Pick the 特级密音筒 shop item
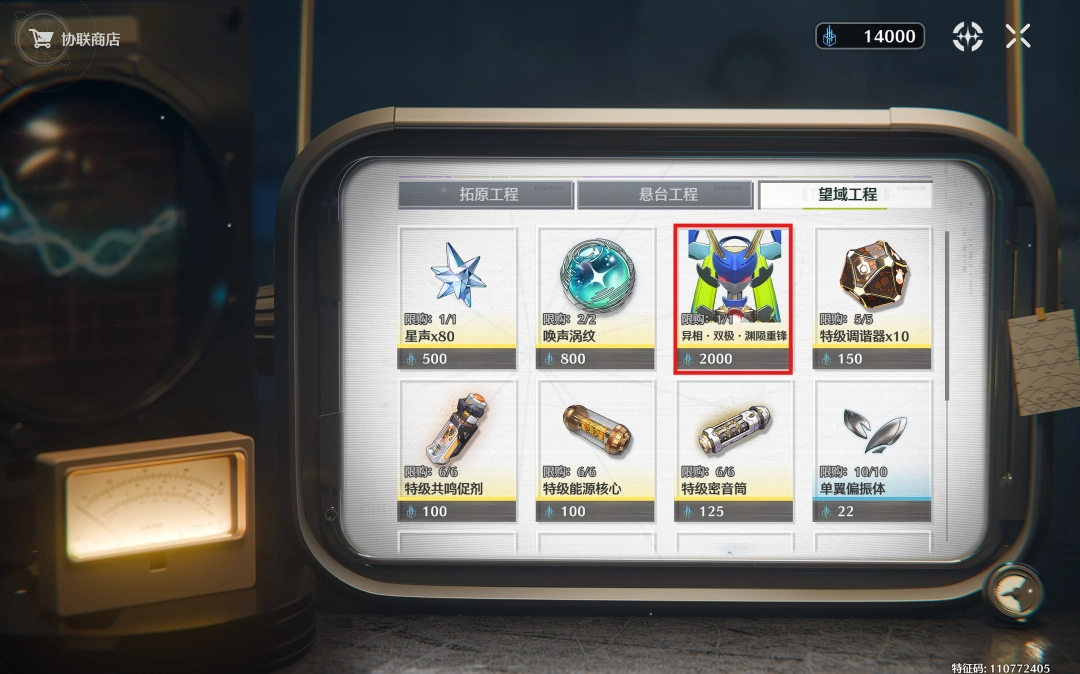Viewport: 1080px width, 674px height. click(734, 450)
